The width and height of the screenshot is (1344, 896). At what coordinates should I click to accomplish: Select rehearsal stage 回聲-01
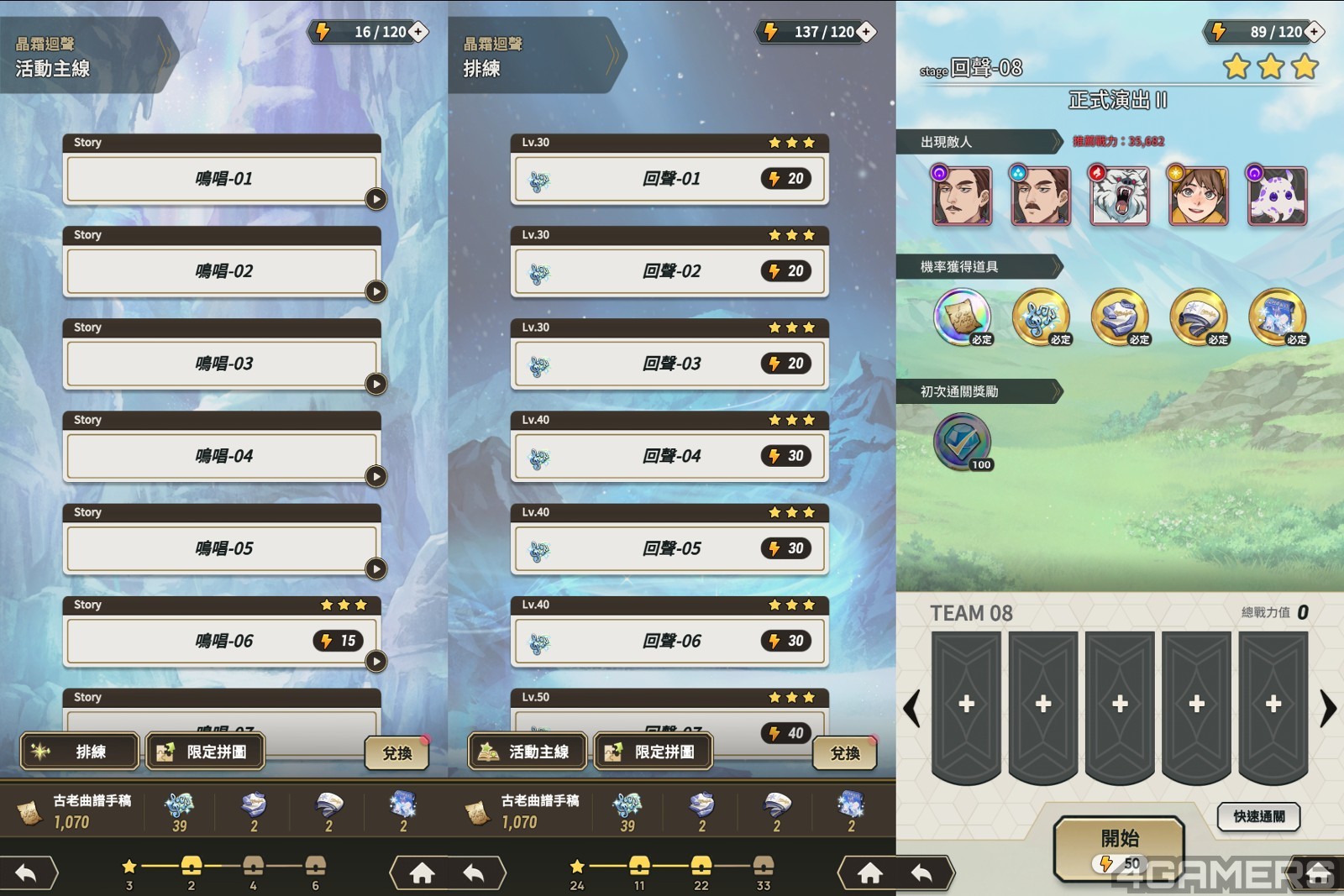coord(669,179)
